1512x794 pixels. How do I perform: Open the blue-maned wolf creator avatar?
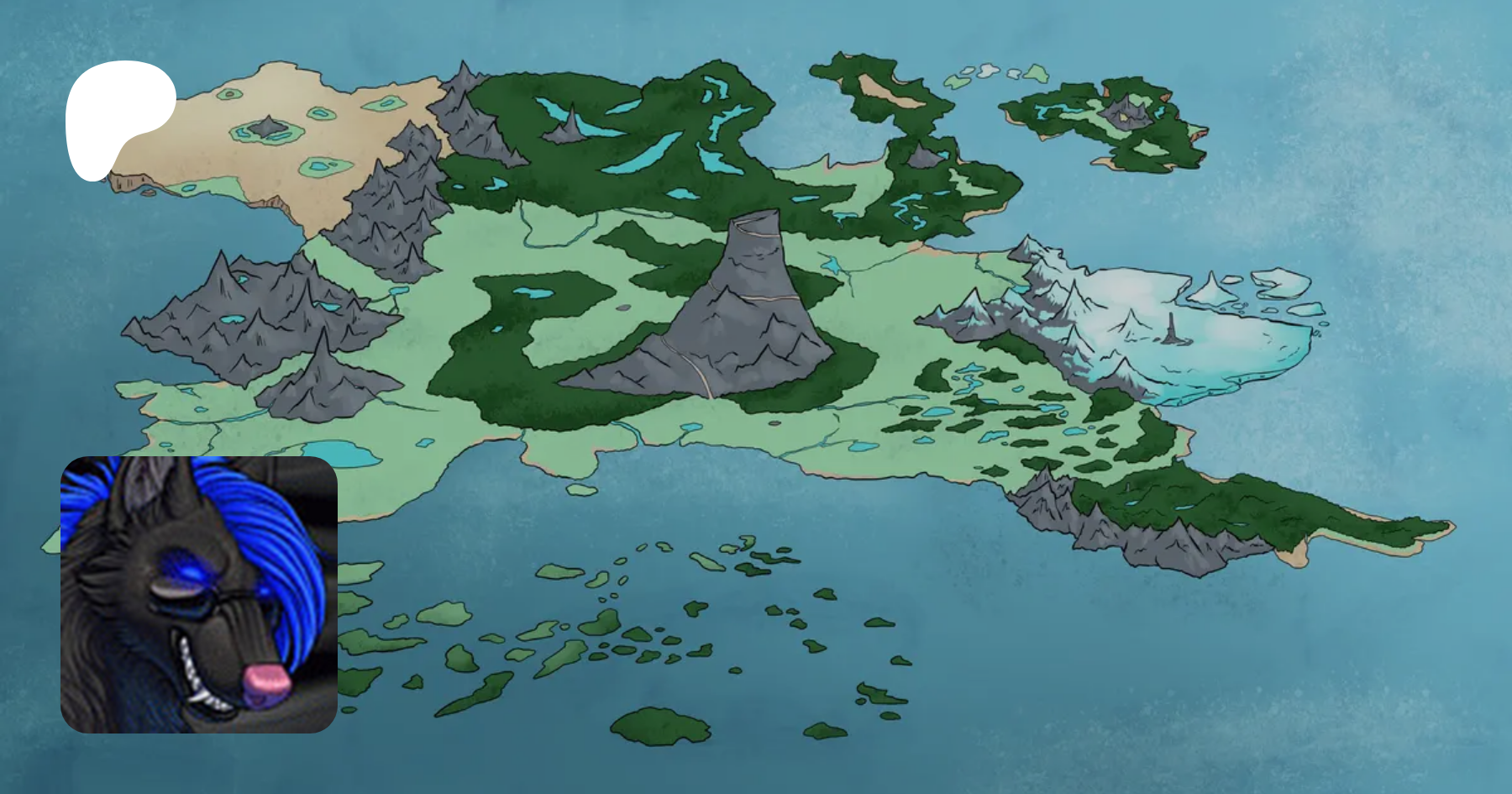(x=199, y=594)
